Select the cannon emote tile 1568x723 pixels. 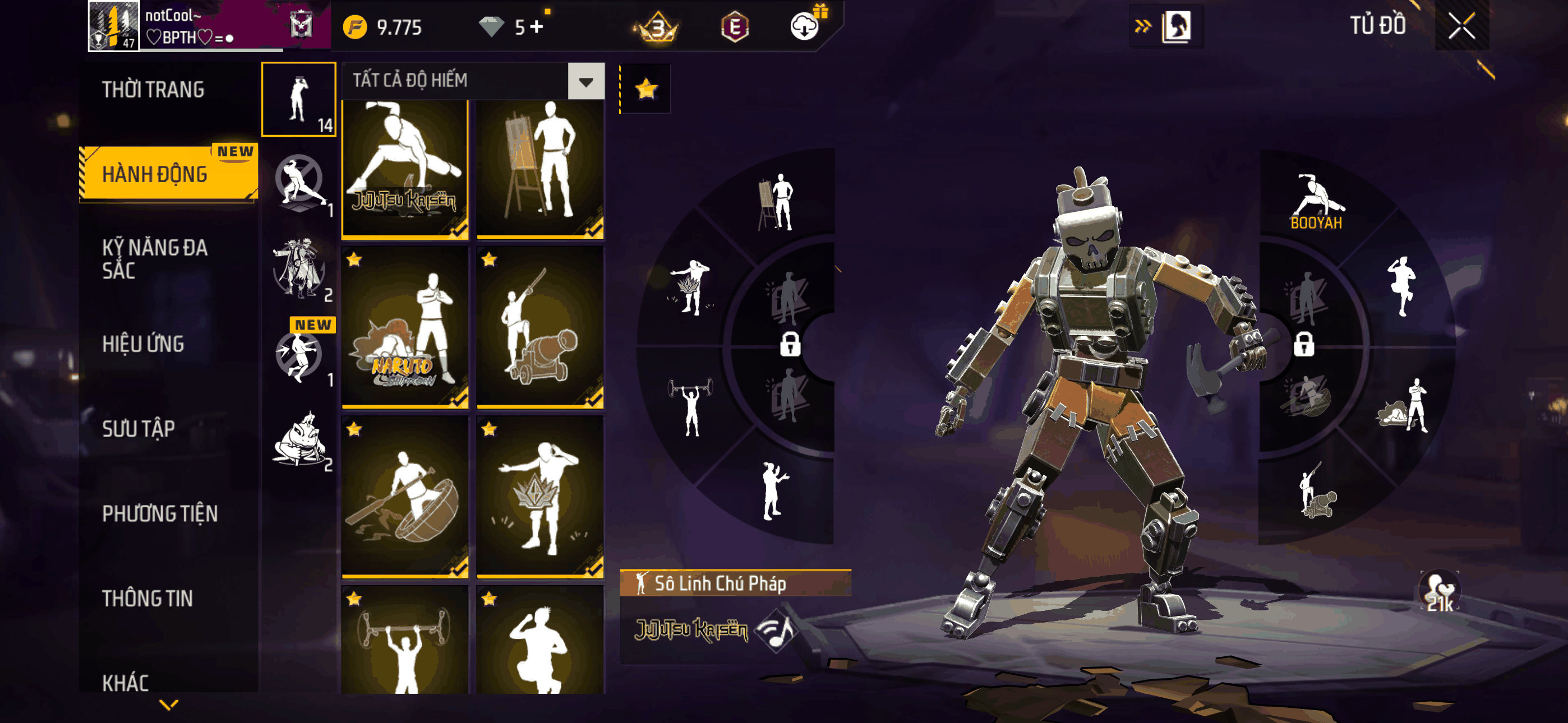click(540, 327)
